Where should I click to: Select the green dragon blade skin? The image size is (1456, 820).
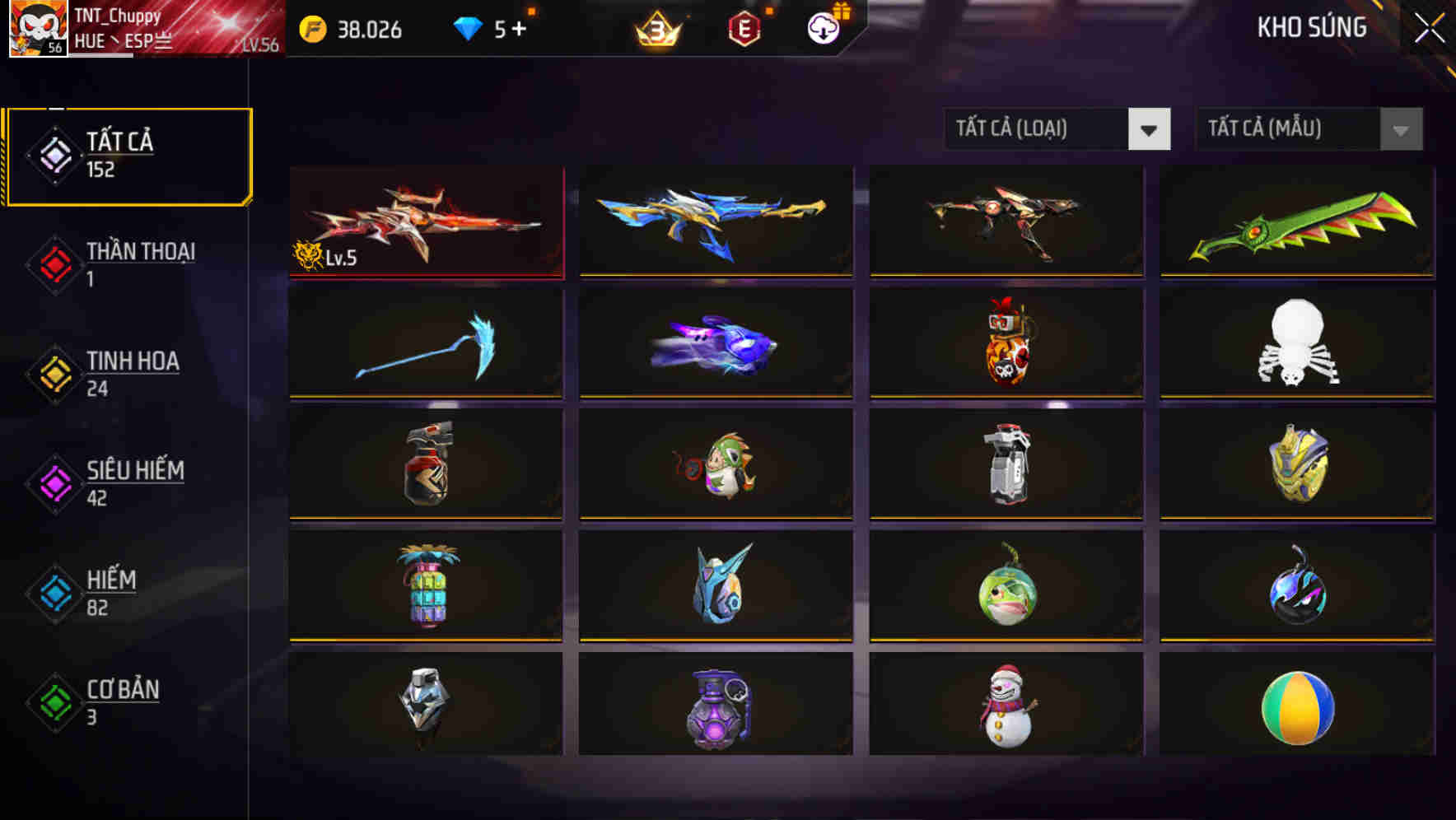click(x=1295, y=222)
